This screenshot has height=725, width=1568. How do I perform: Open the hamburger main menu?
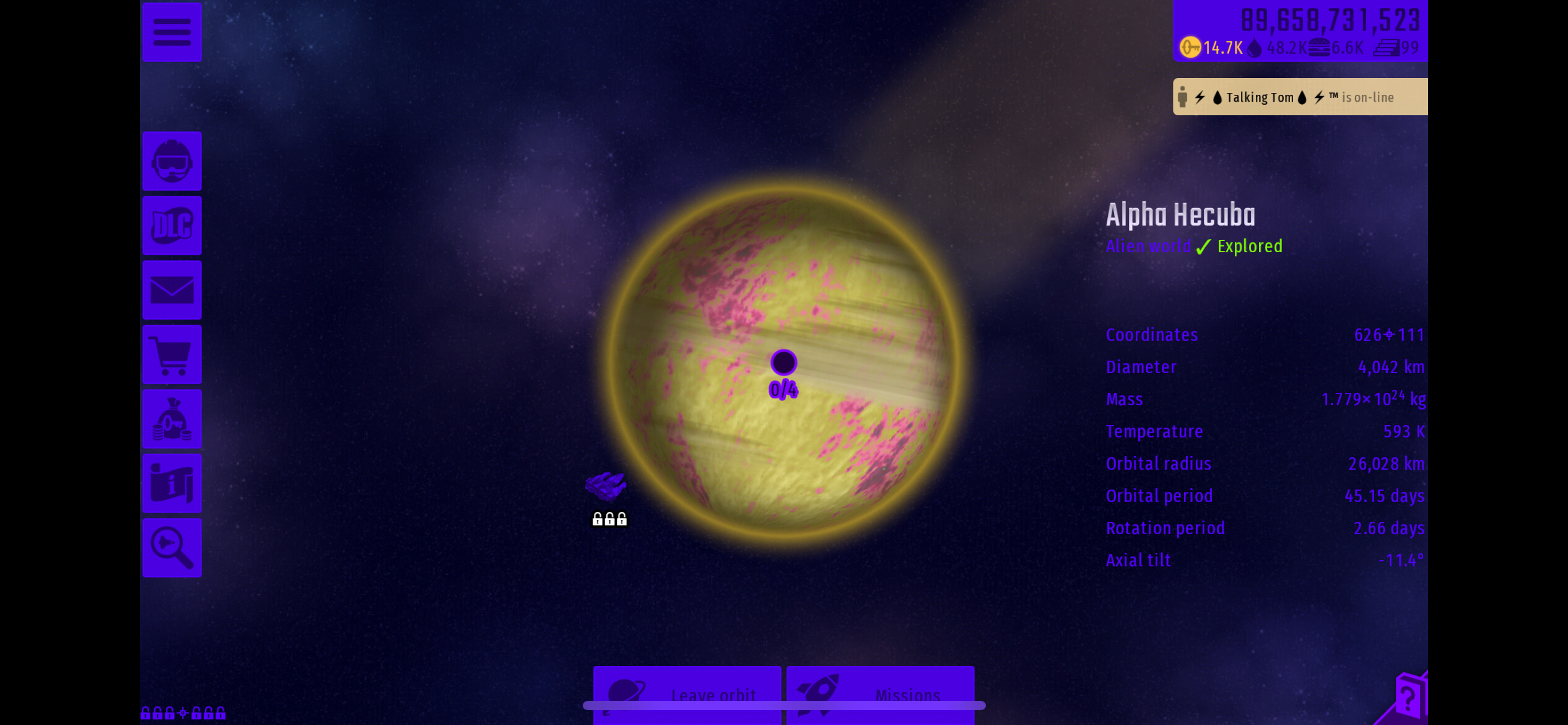[x=172, y=32]
